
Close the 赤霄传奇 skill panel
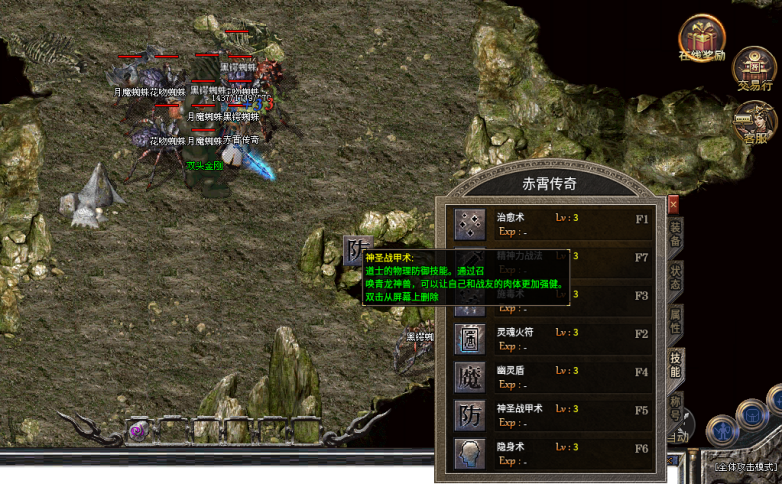[673, 205]
